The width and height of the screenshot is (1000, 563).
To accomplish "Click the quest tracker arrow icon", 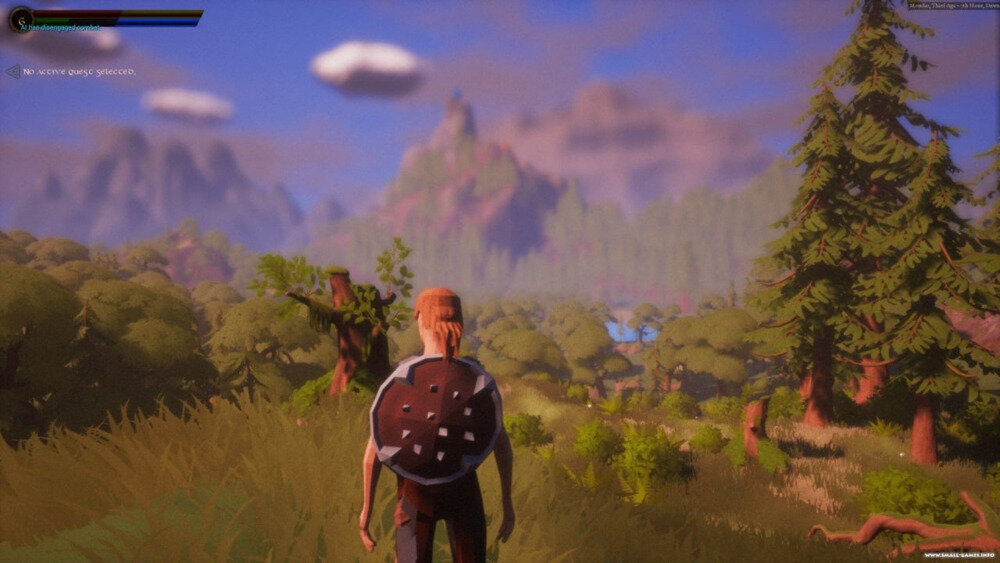I will [12, 71].
